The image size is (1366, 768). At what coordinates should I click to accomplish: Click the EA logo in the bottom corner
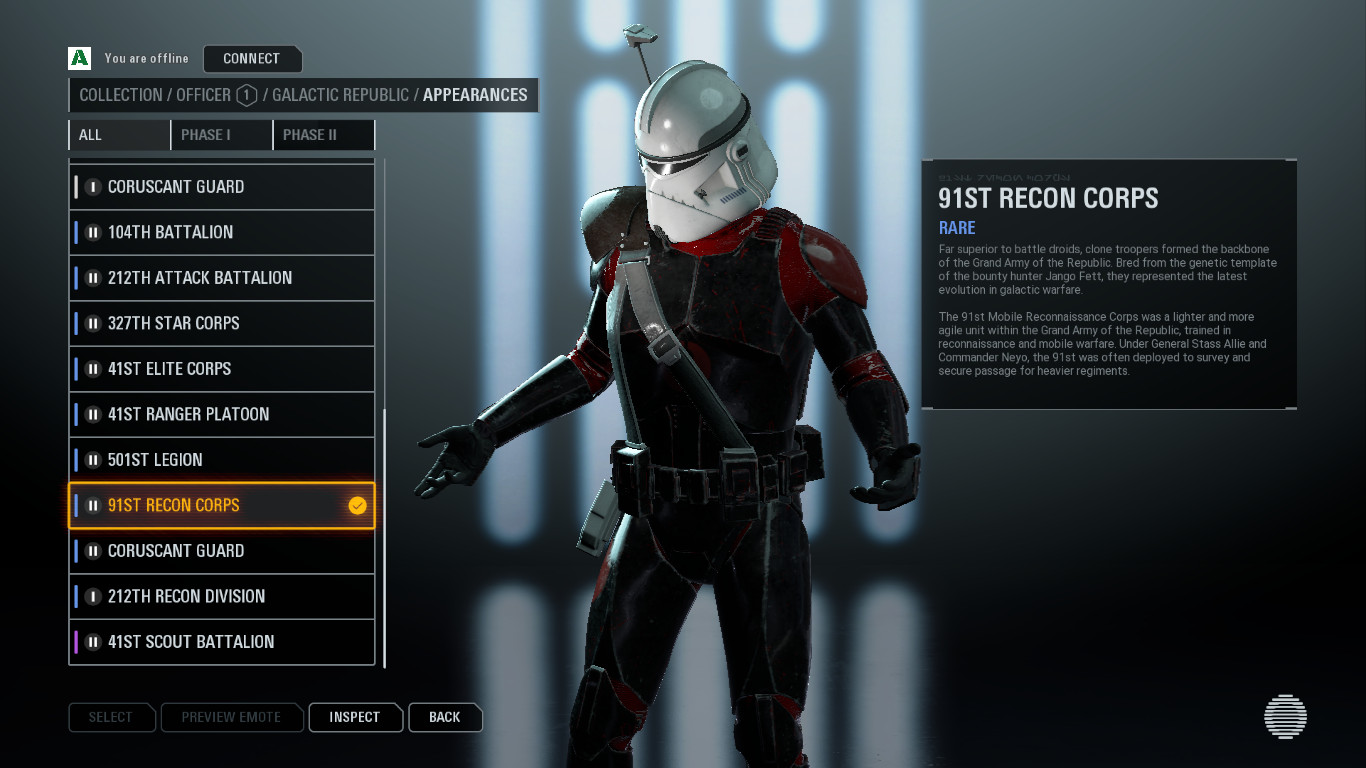tap(1286, 717)
